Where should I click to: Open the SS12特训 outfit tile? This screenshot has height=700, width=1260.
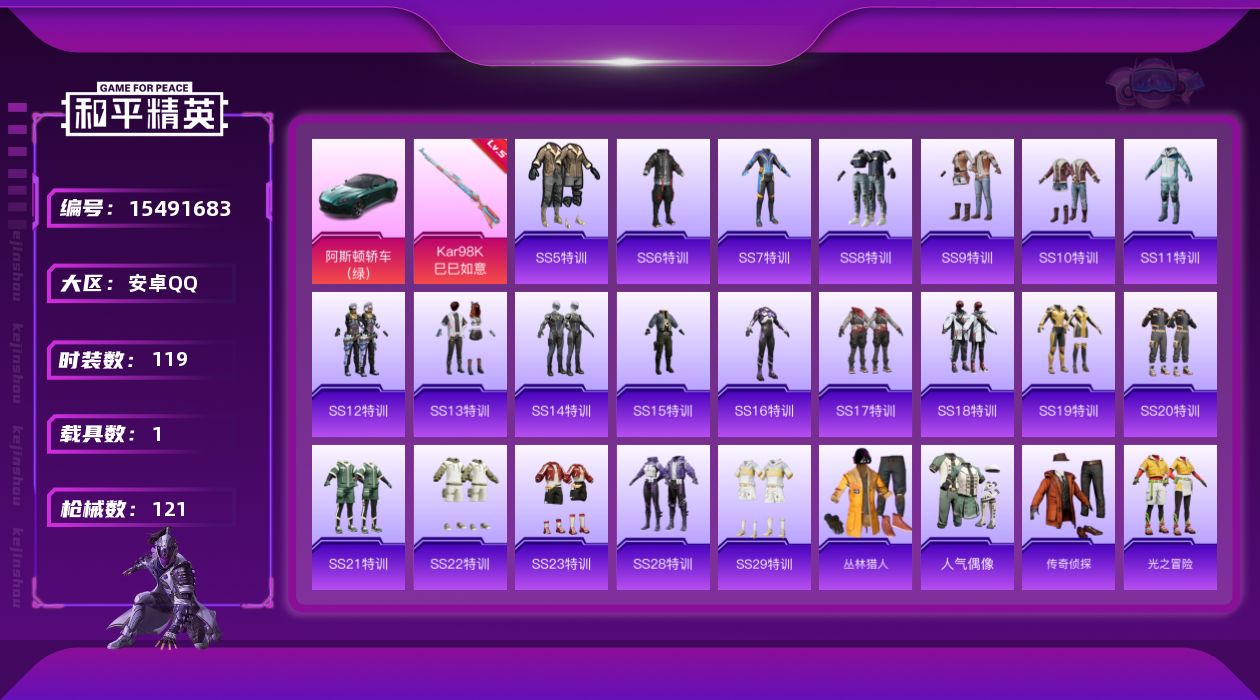pos(358,364)
